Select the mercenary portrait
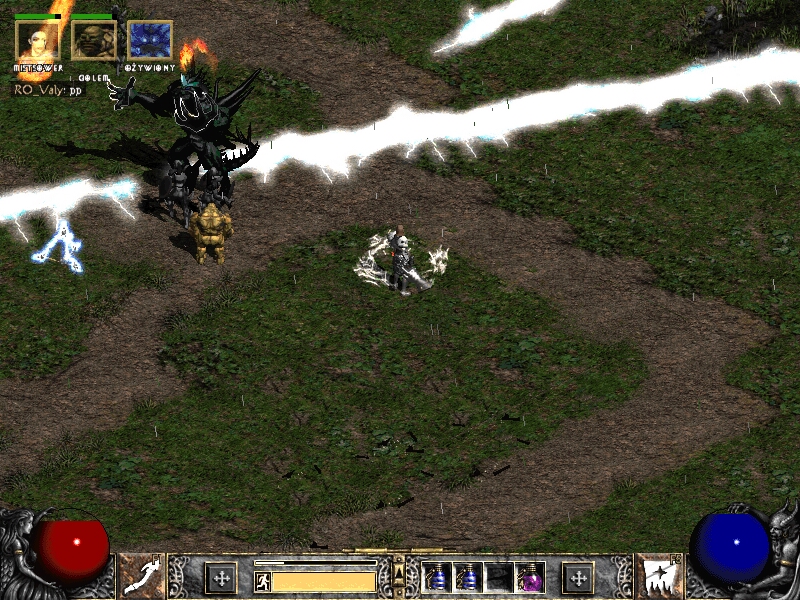 tap(38, 40)
